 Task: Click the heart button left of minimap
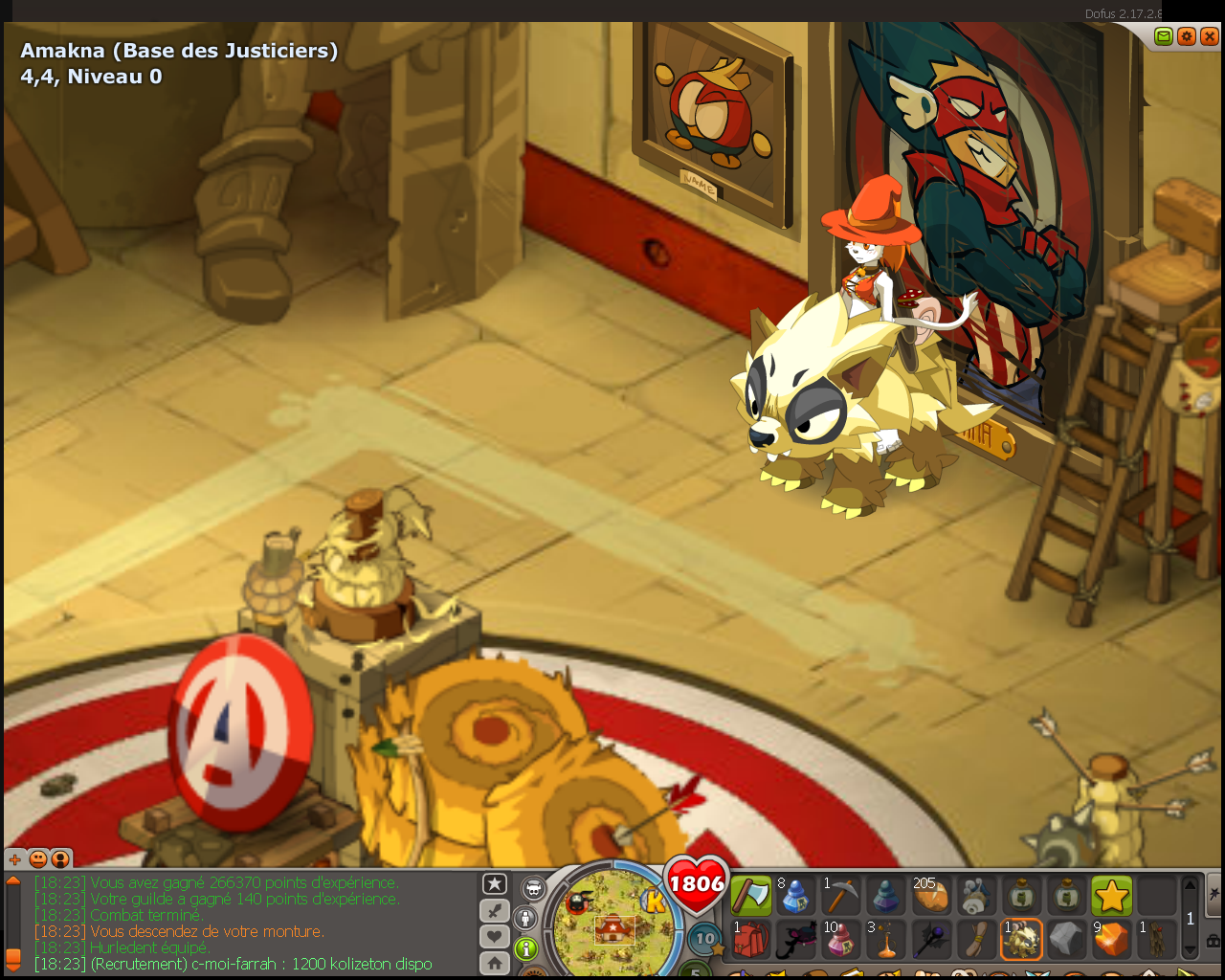495,937
